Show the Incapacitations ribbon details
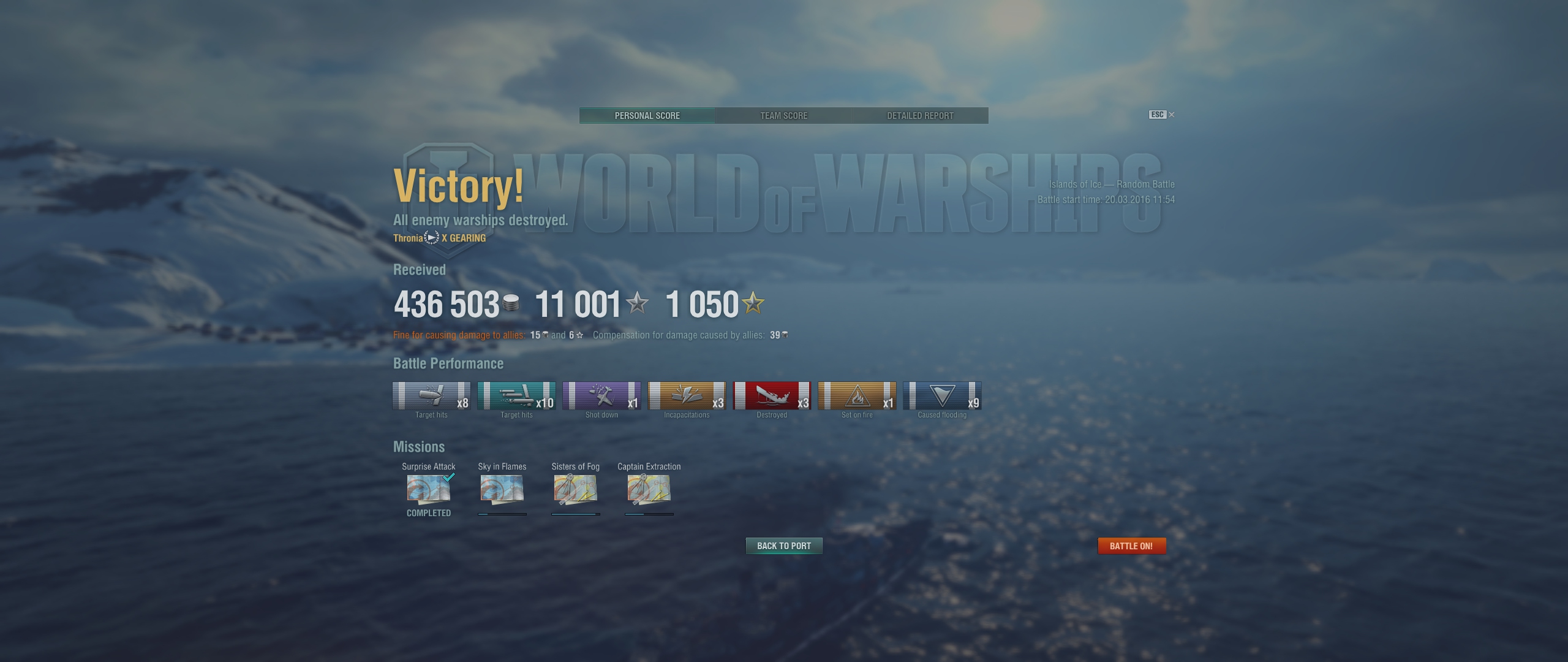Image resolution: width=1568 pixels, height=662 pixels. 687,396
